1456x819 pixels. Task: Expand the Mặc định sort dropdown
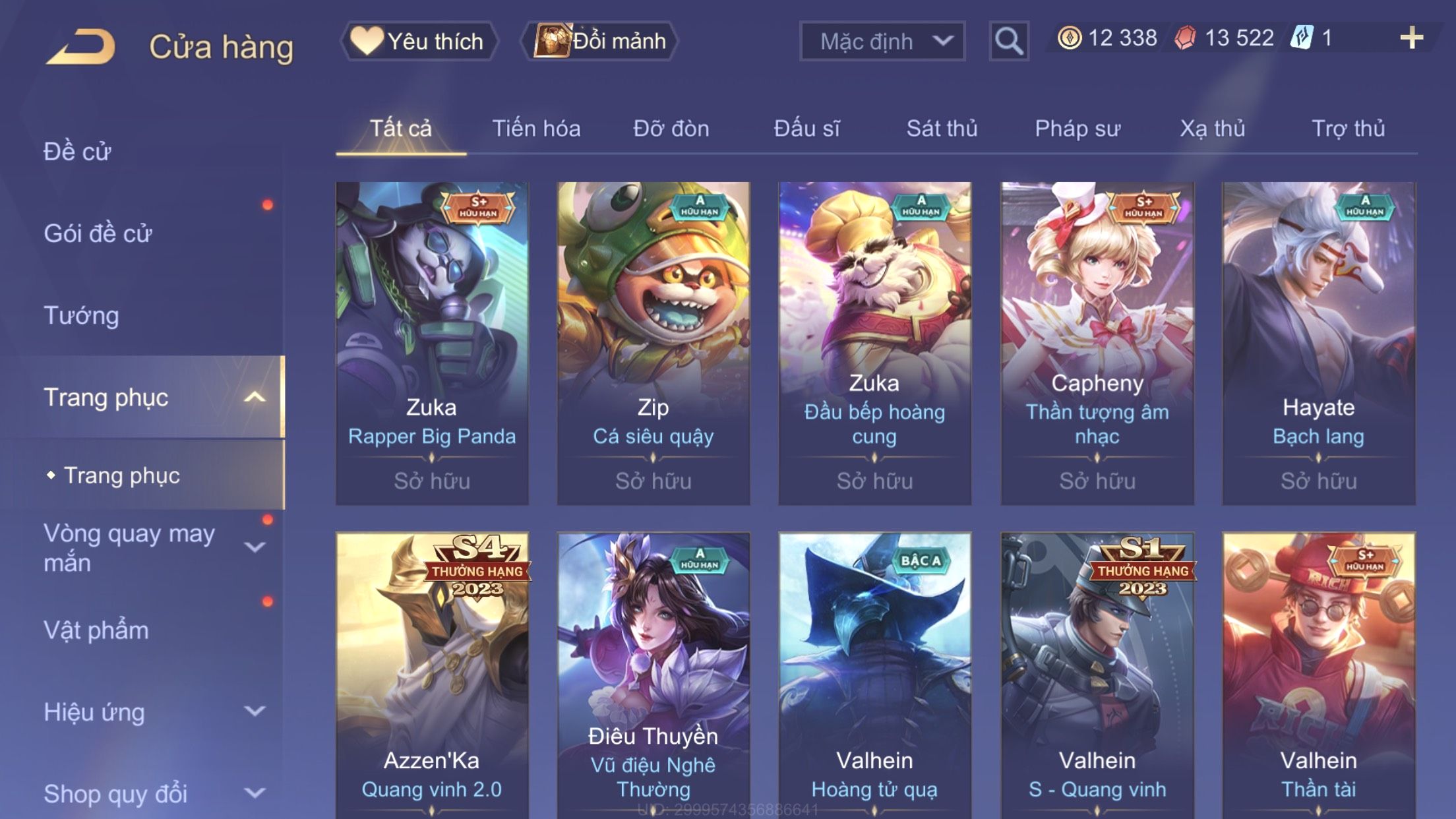click(x=882, y=41)
